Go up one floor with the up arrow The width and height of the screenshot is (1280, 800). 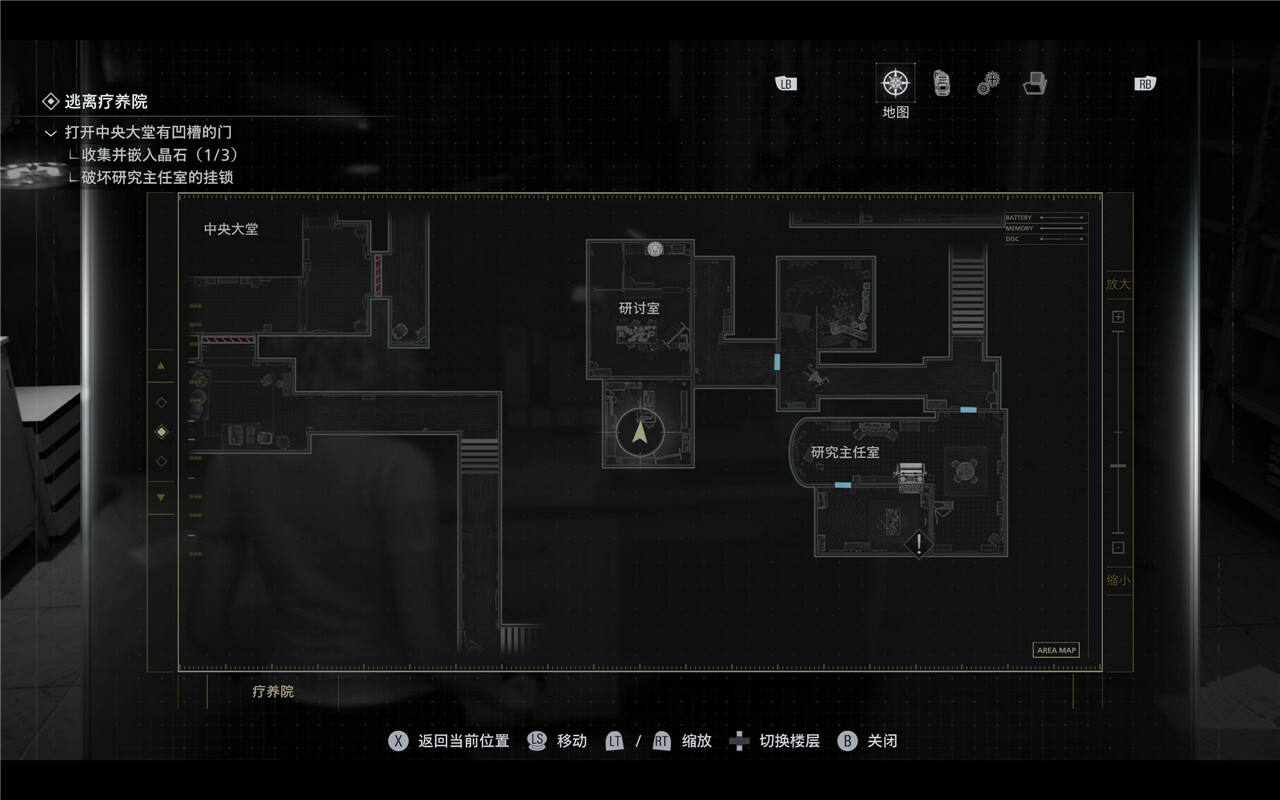tap(161, 366)
